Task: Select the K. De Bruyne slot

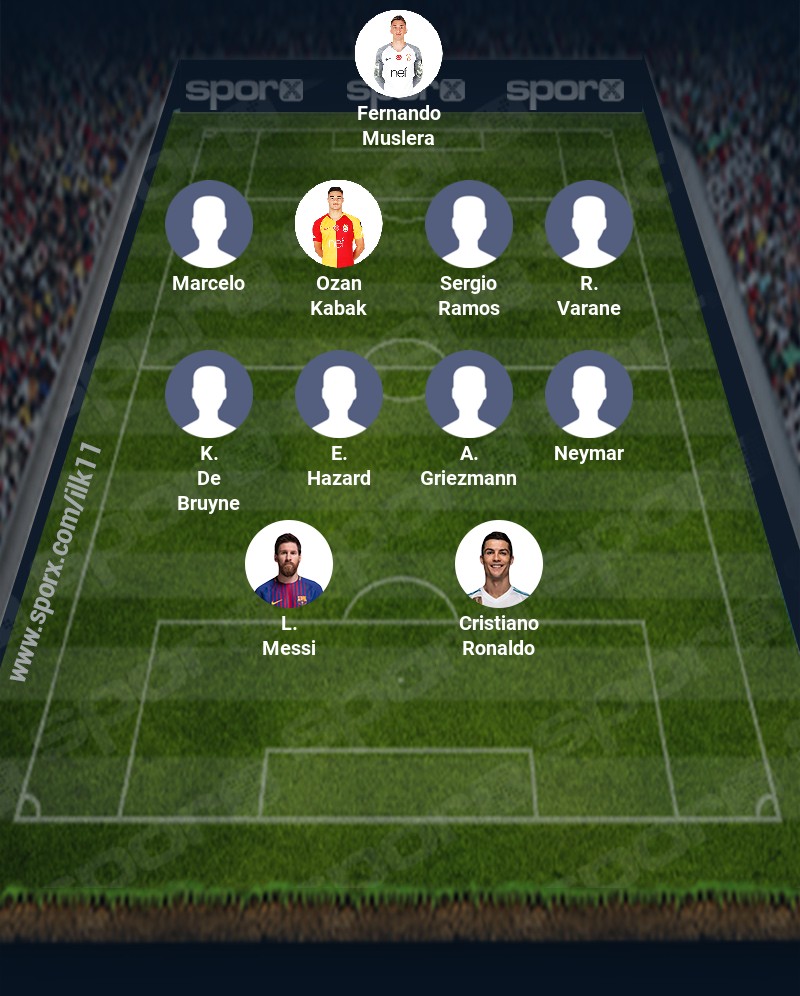Action: [209, 394]
